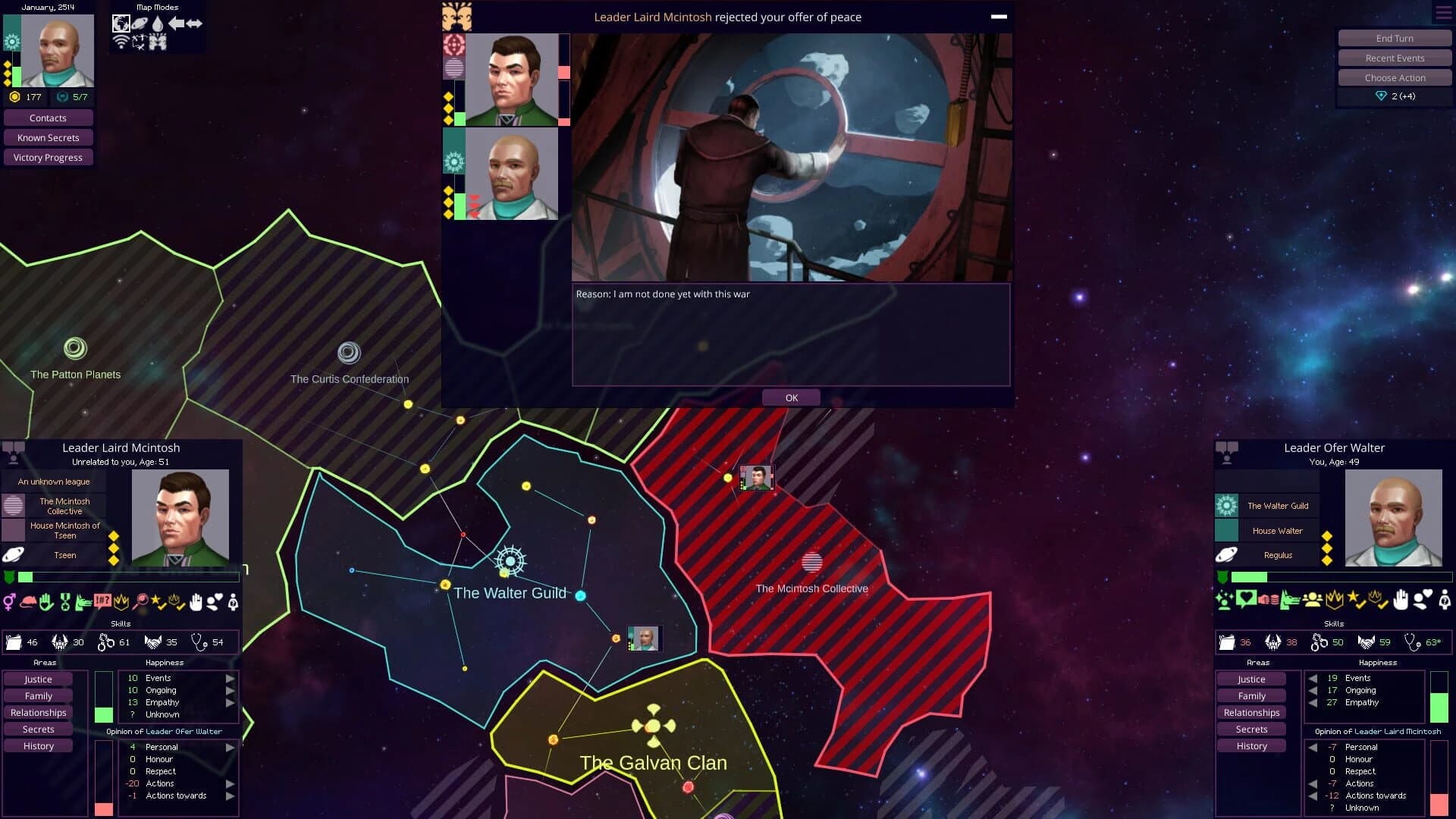Switch to the Secrets tab on Mcintosh panel
The image size is (1456, 819).
click(x=36, y=729)
